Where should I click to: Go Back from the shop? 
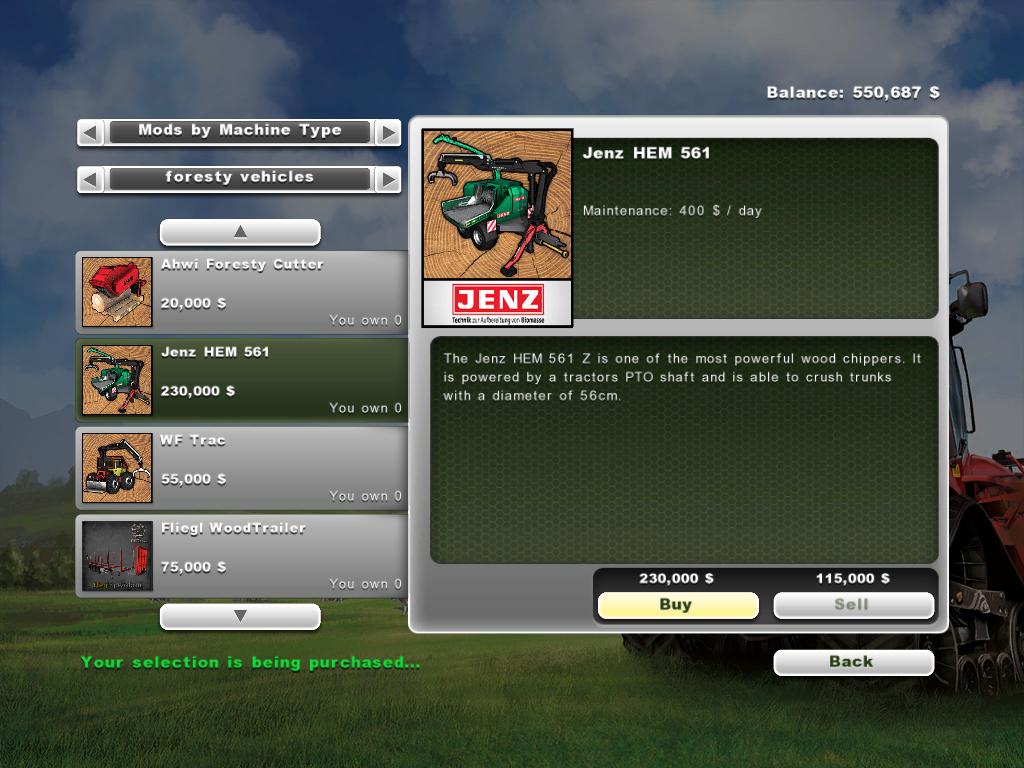click(853, 662)
